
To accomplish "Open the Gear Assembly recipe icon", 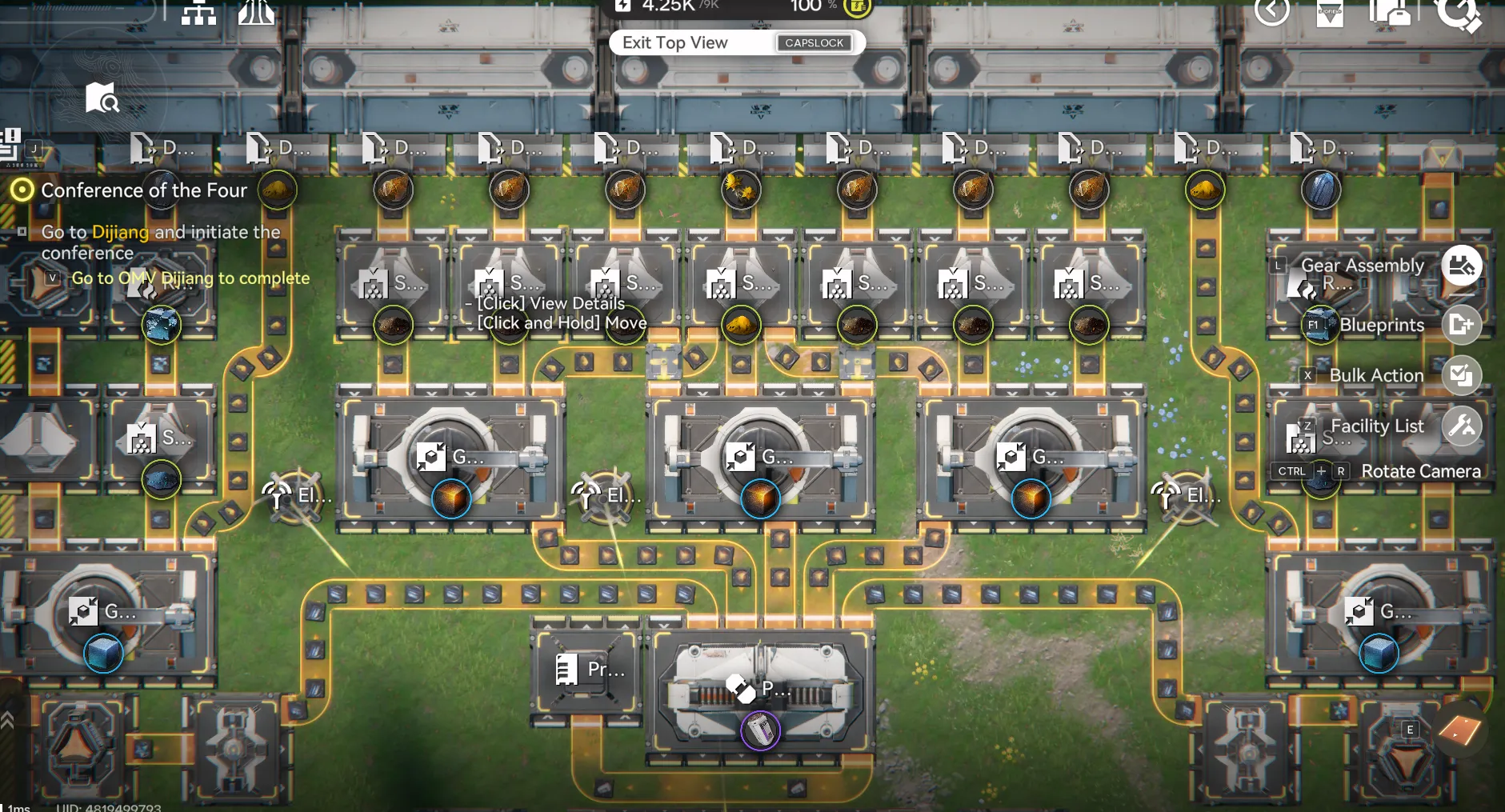I will (1463, 266).
